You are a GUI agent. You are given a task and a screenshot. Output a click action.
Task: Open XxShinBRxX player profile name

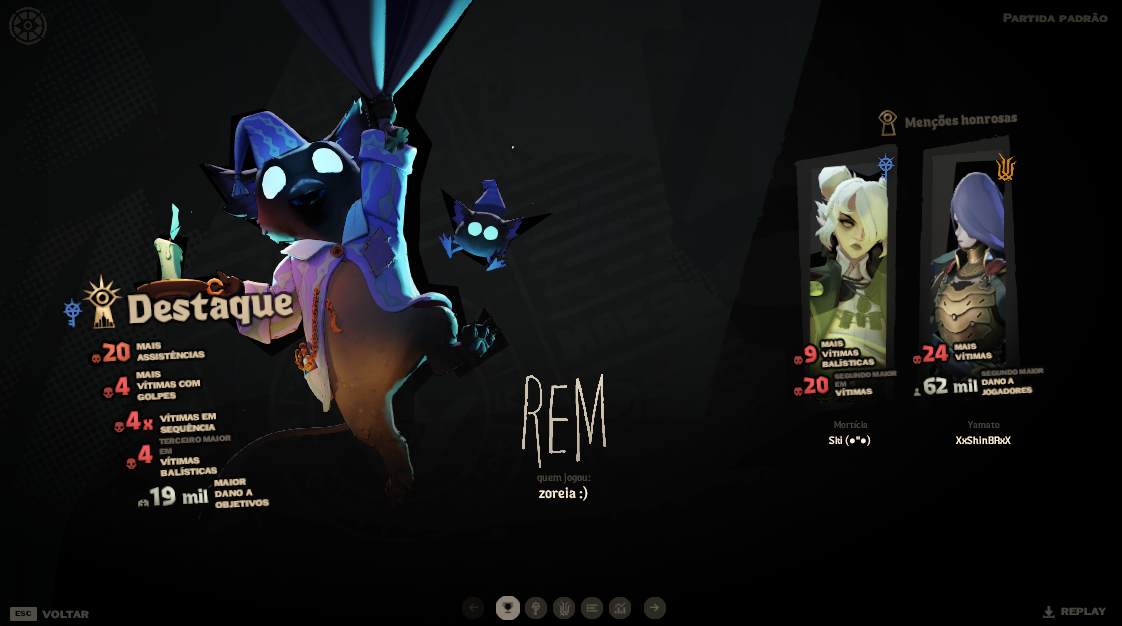click(x=982, y=440)
